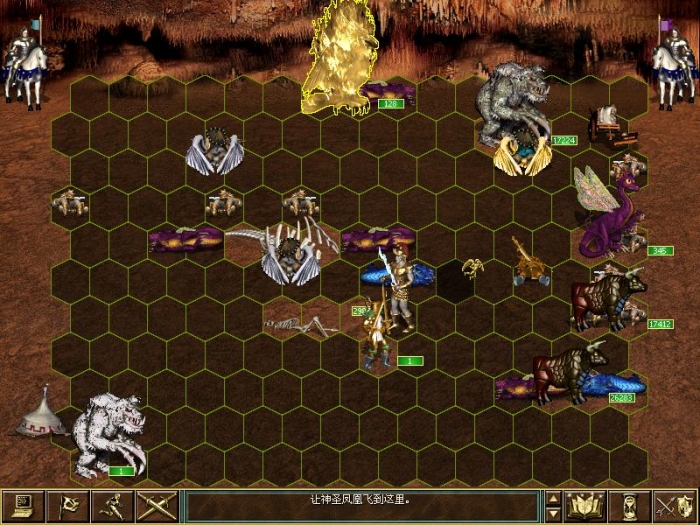Open the combat options menu

21,506
